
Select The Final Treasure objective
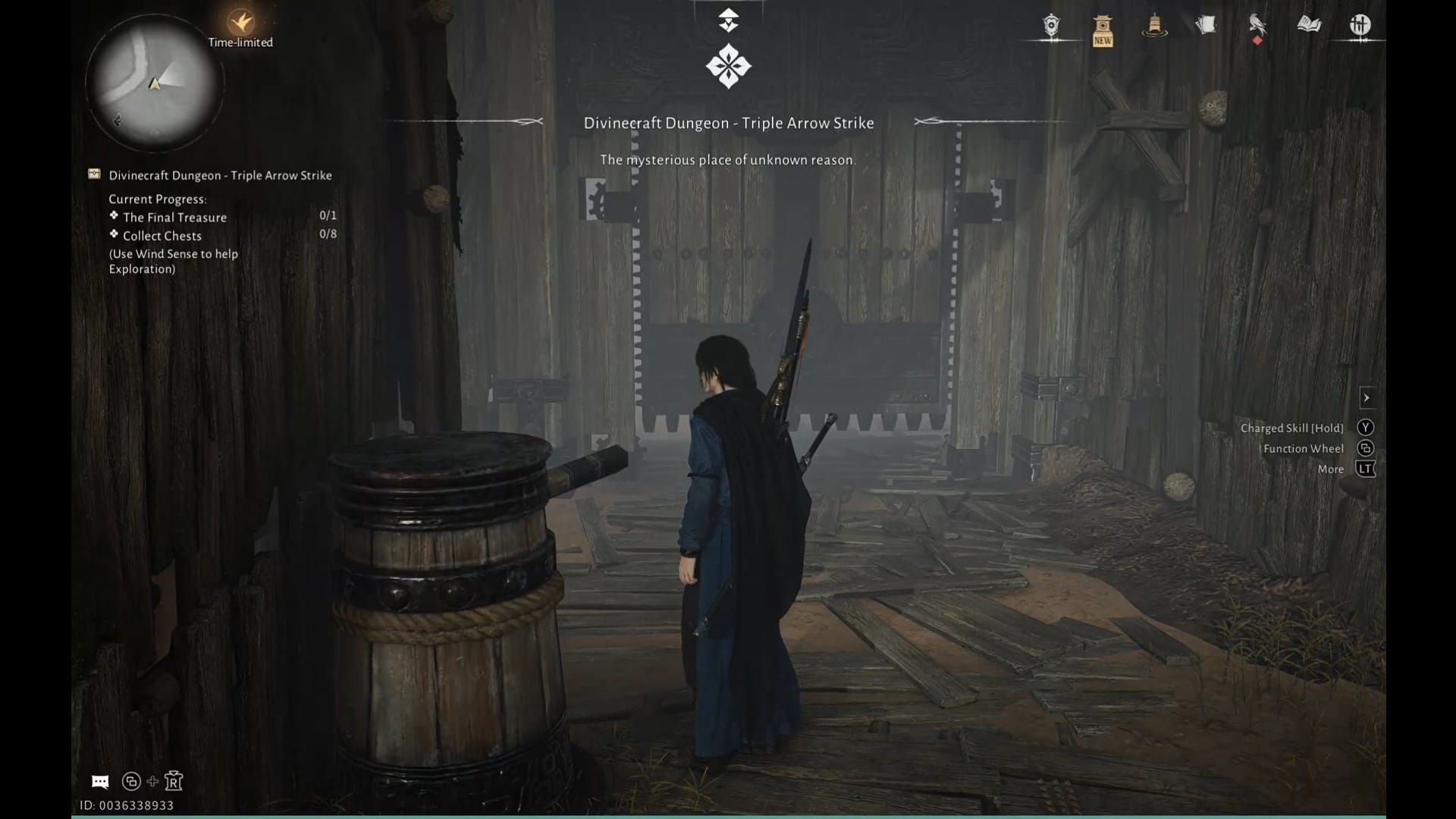point(174,218)
